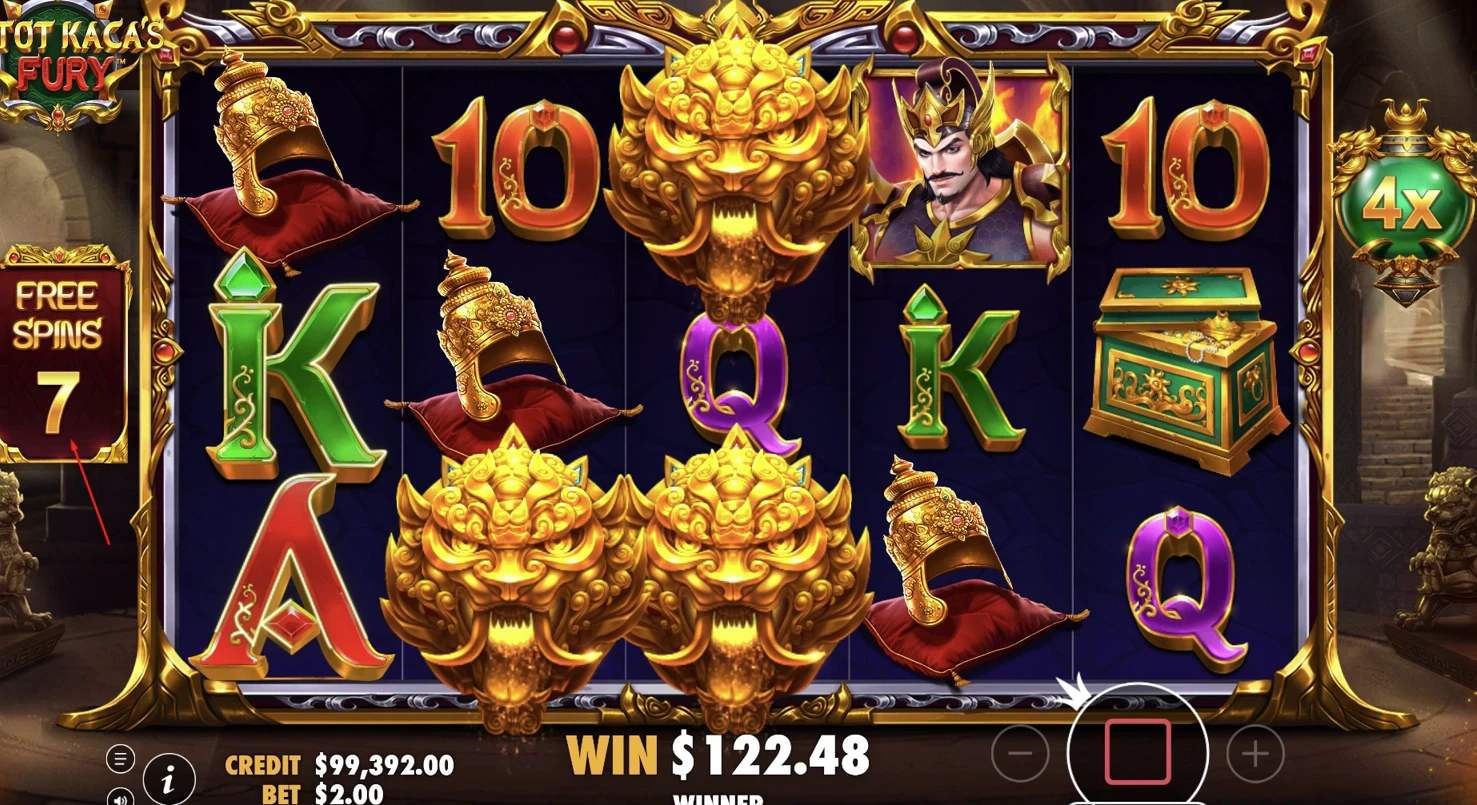The height and width of the screenshot is (805, 1477).
Task: Toggle the sound speaker icon
Action: tap(120, 797)
